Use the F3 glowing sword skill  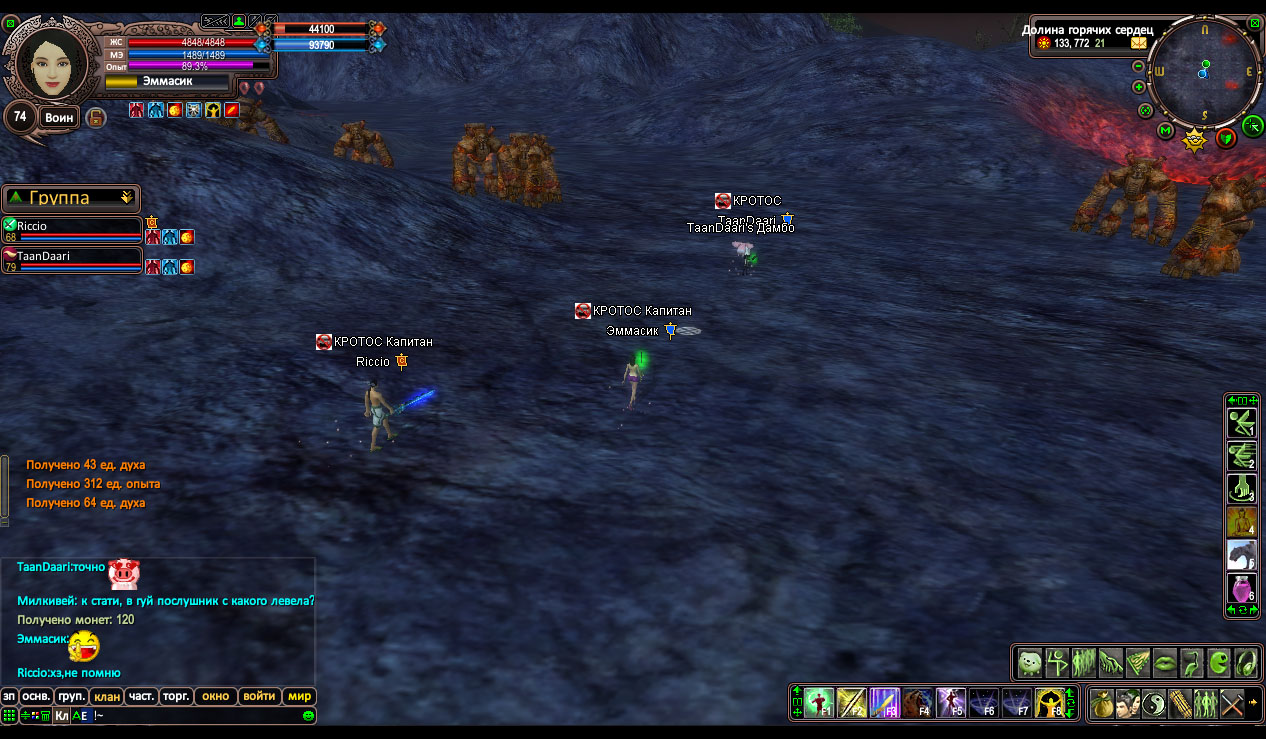pyautogui.click(x=885, y=703)
